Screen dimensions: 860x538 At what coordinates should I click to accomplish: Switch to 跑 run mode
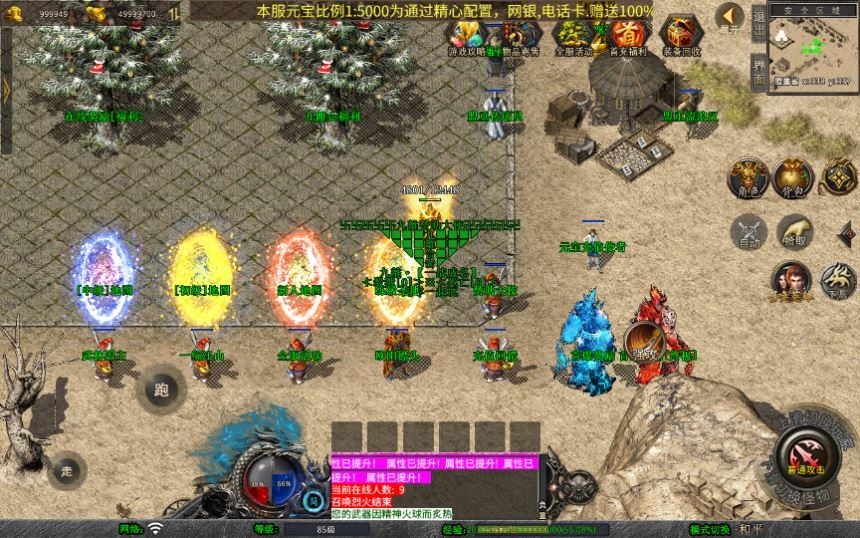(162, 387)
